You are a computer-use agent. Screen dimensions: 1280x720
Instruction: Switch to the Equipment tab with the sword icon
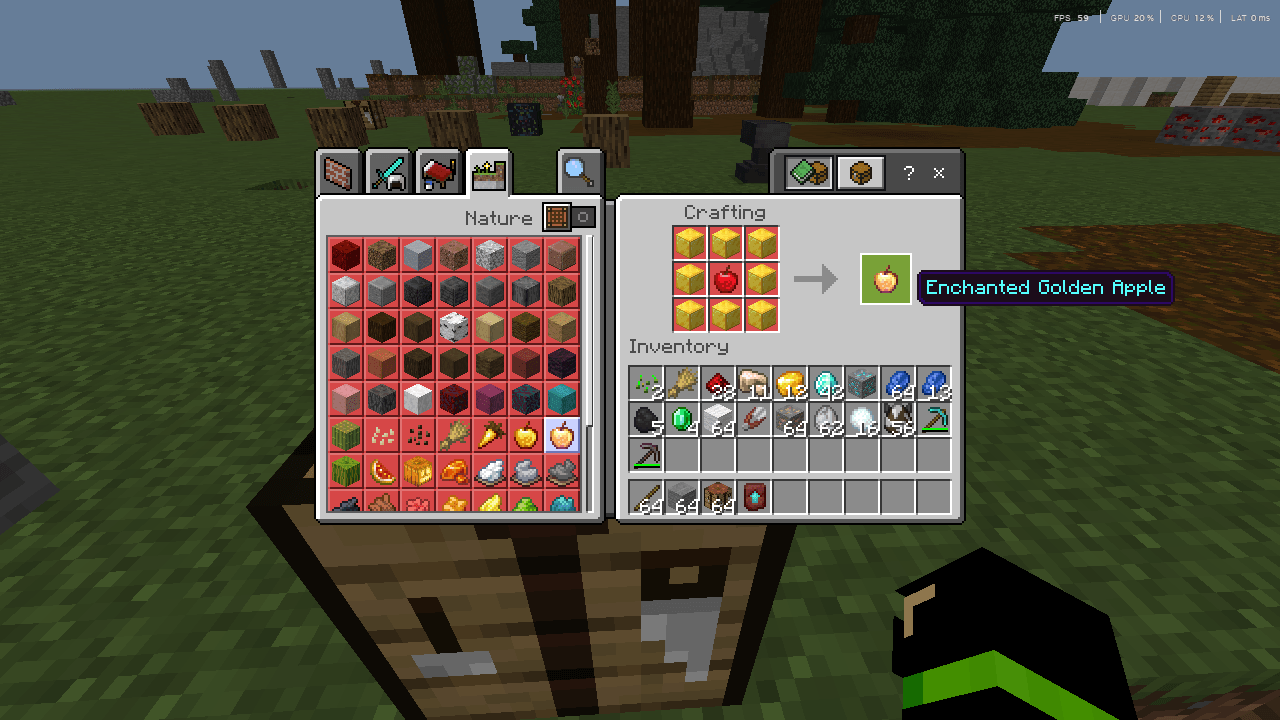coord(388,171)
